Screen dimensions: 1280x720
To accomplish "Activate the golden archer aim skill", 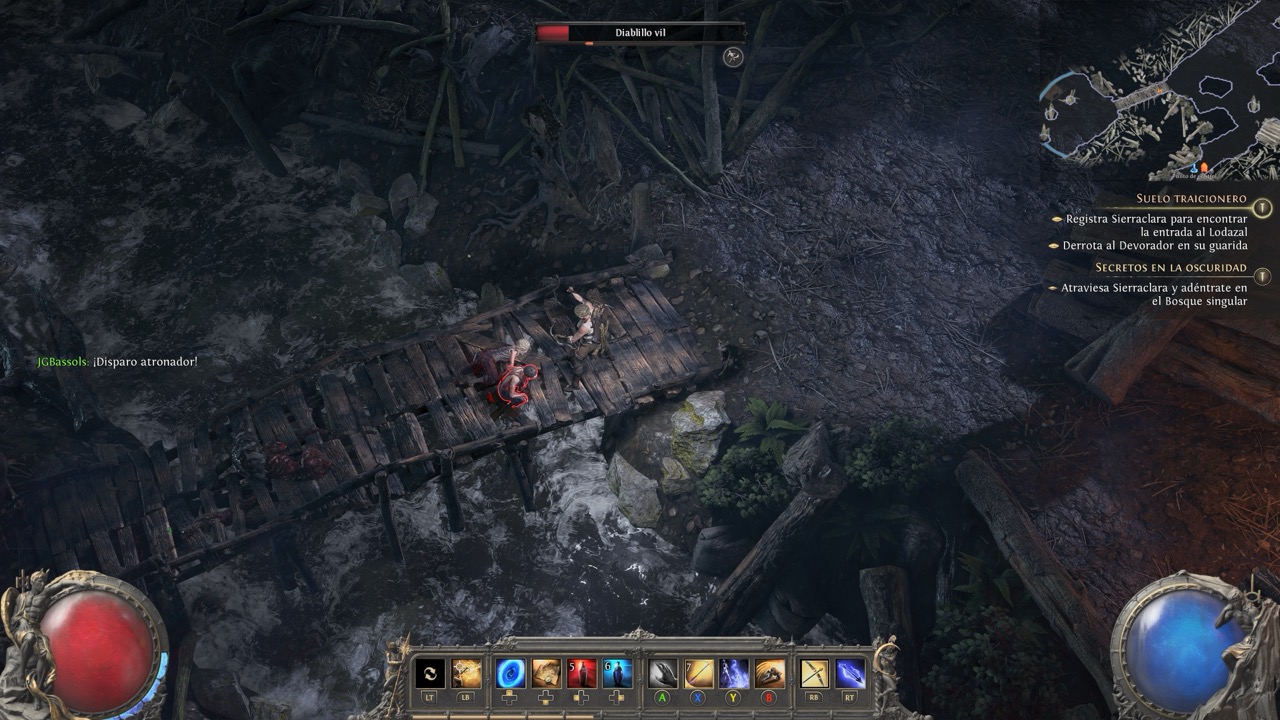I will (466, 673).
